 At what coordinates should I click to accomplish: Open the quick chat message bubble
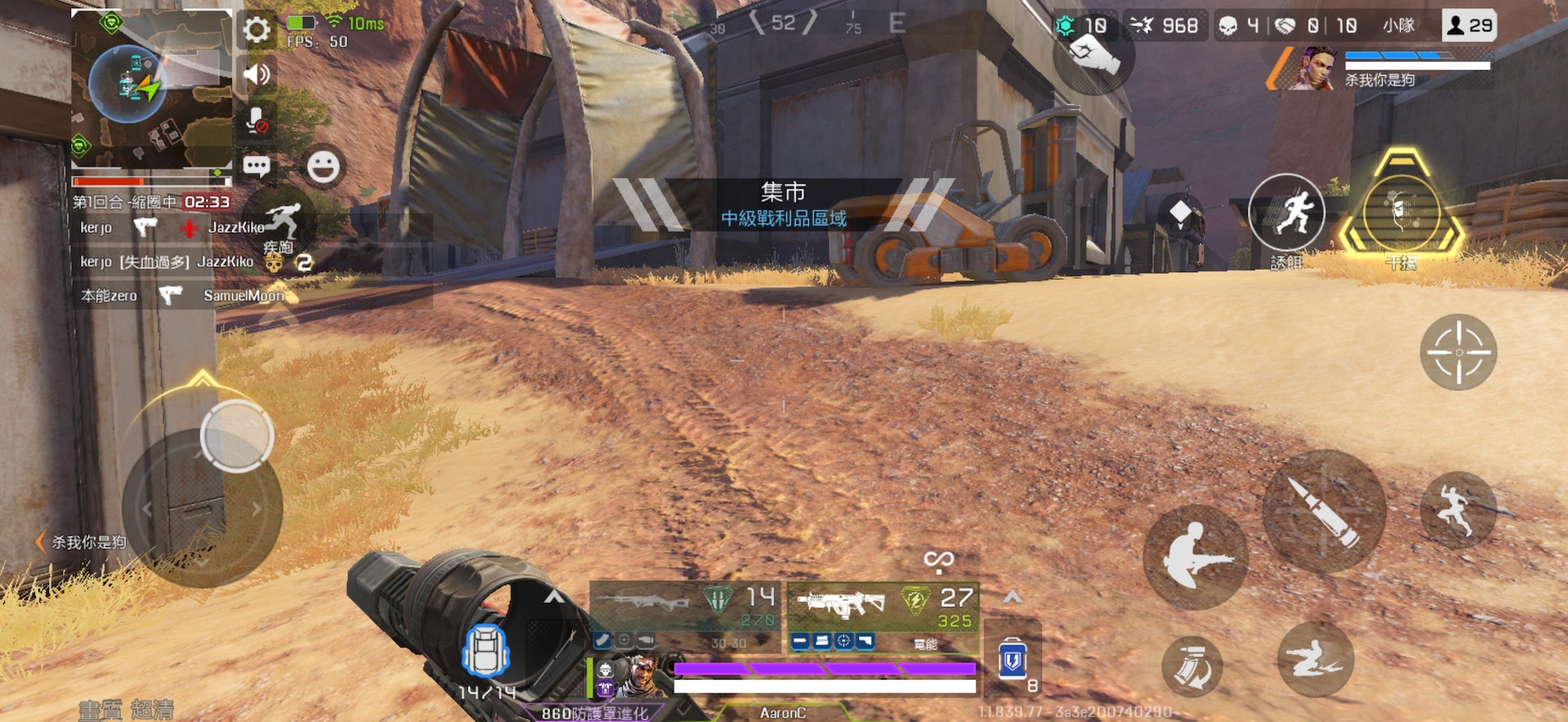click(x=256, y=167)
